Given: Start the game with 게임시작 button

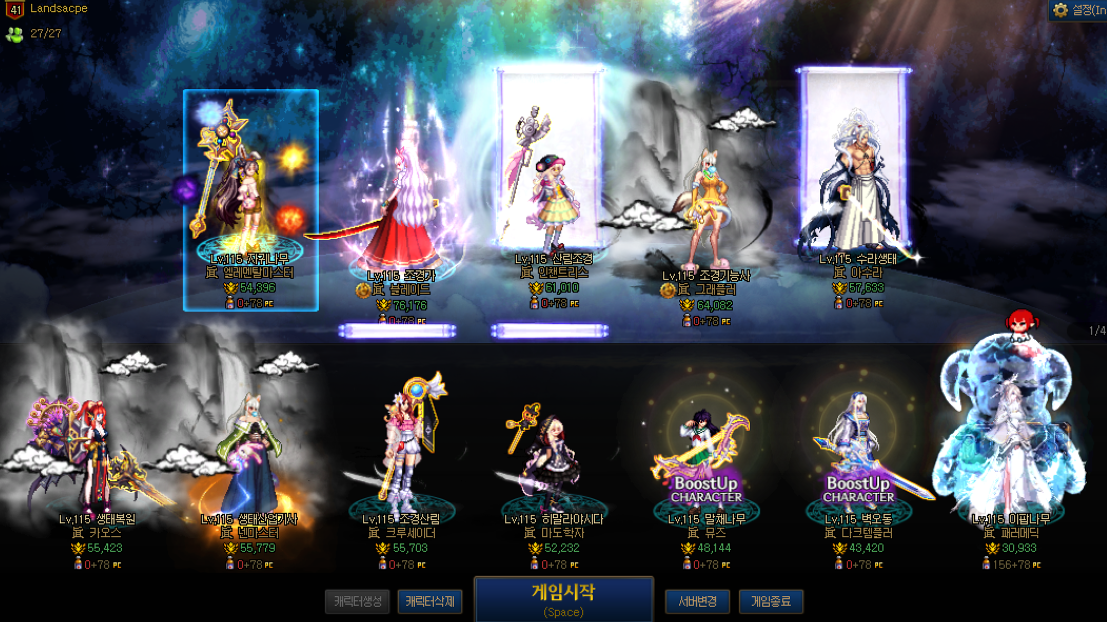Looking at the screenshot, I should pos(563,598).
